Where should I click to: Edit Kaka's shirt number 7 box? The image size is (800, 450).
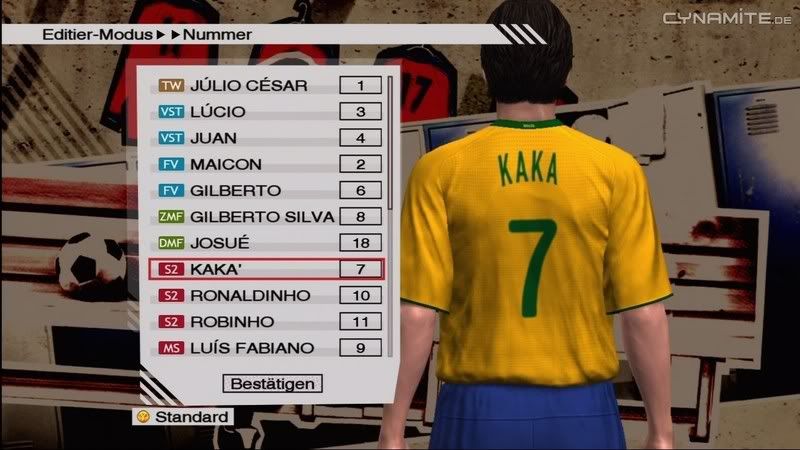pyautogui.click(x=360, y=269)
